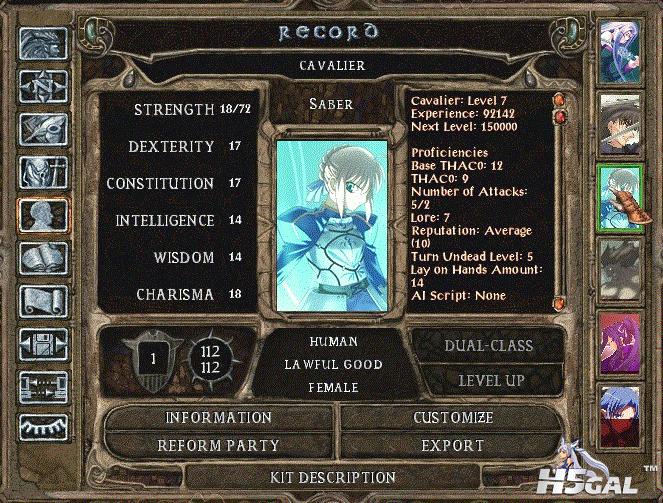Select the highlighted character record bust icon
The image size is (663, 503).
[43, 215]
